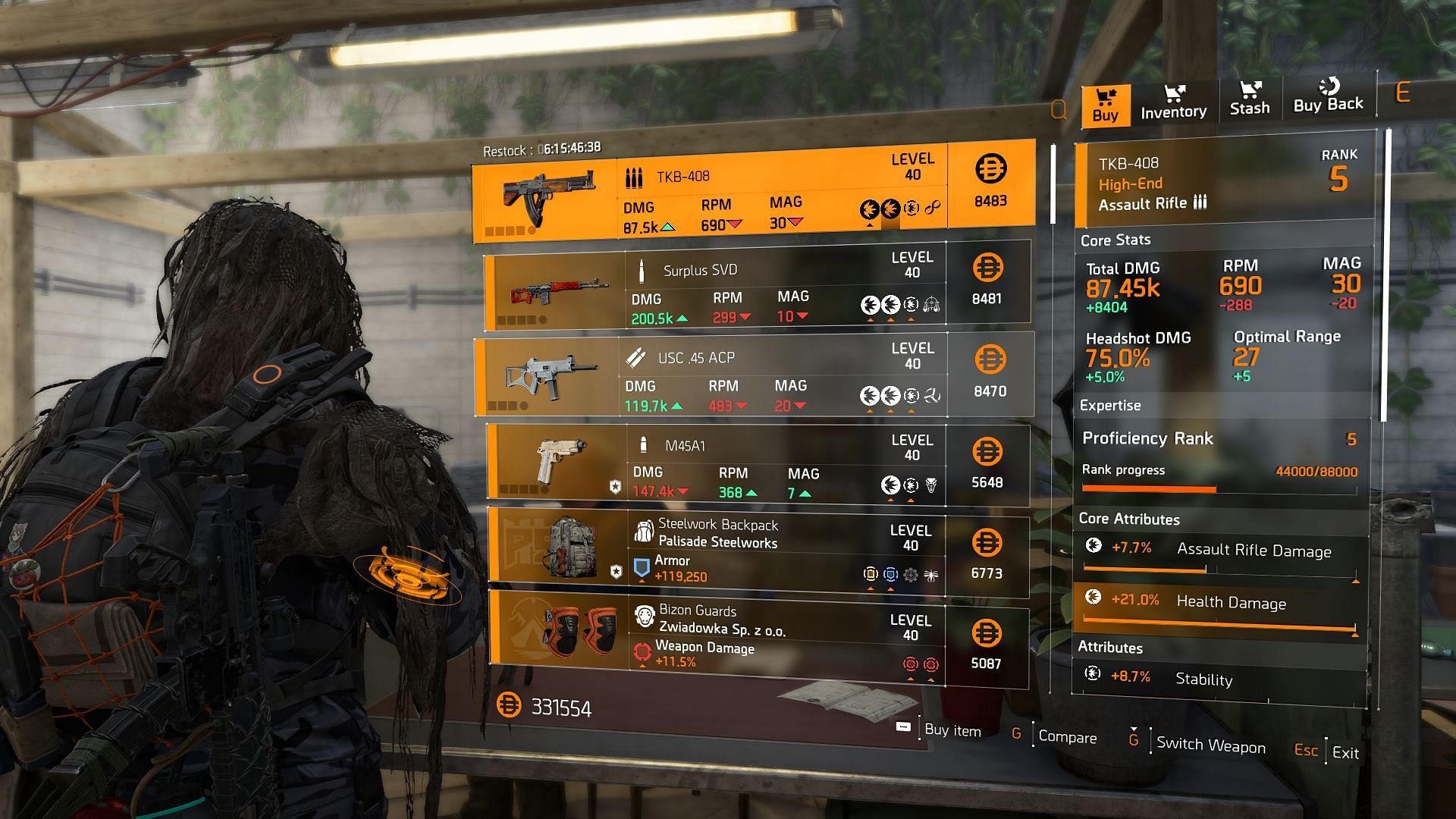Click the Buy item option
The image size is (1456, 819).
952,730
